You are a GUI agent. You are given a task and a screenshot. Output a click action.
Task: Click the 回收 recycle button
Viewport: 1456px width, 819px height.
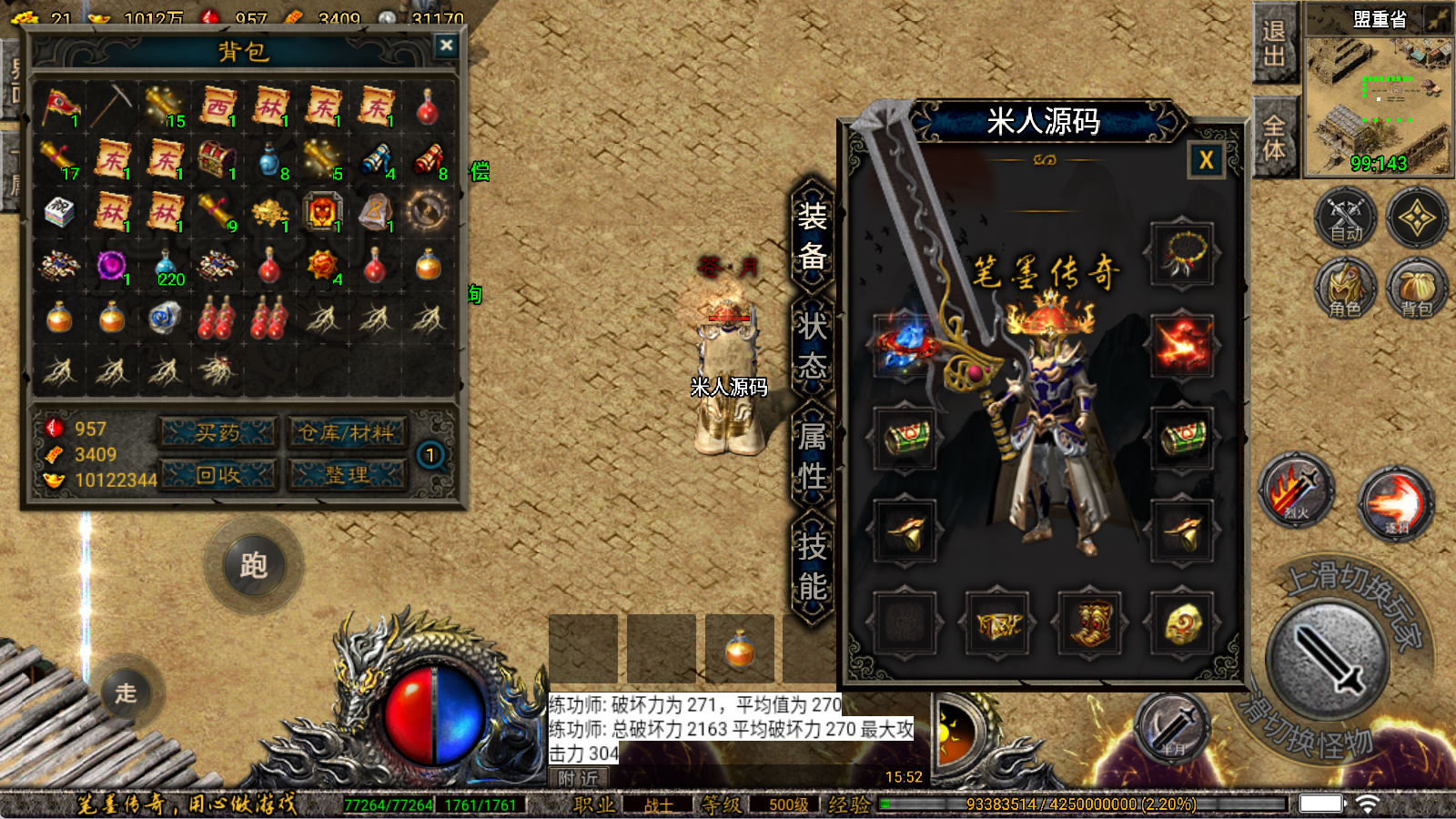218,474
